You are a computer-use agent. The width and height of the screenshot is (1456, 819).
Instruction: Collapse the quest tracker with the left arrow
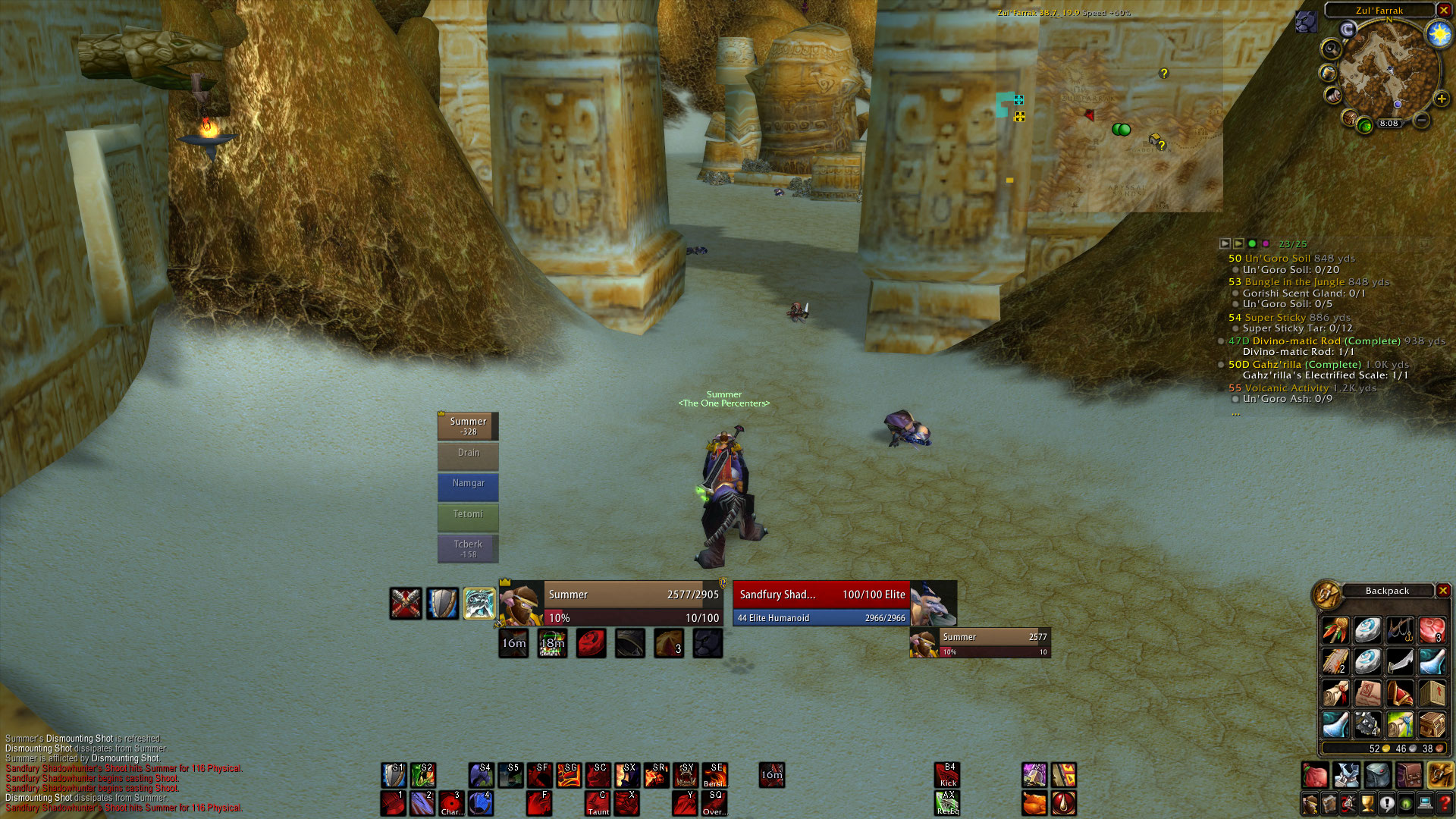(1225, 243)
